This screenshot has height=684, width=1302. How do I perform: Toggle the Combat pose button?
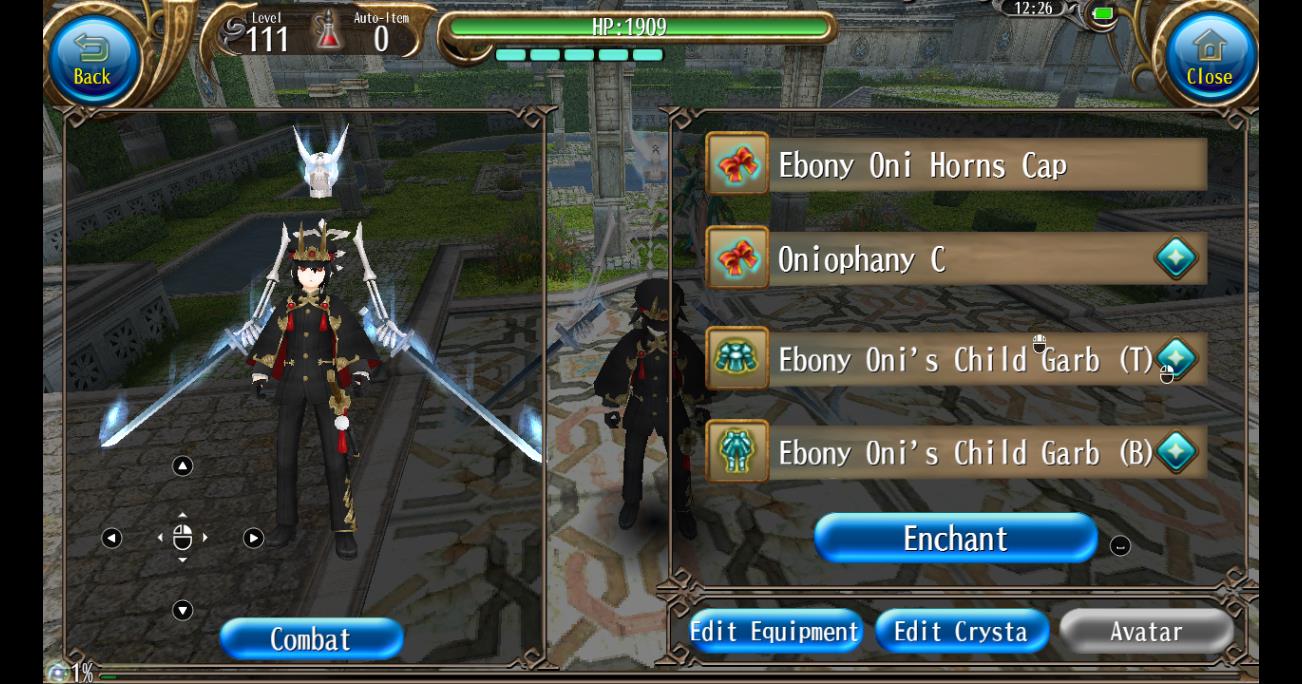tap(311, 640)
